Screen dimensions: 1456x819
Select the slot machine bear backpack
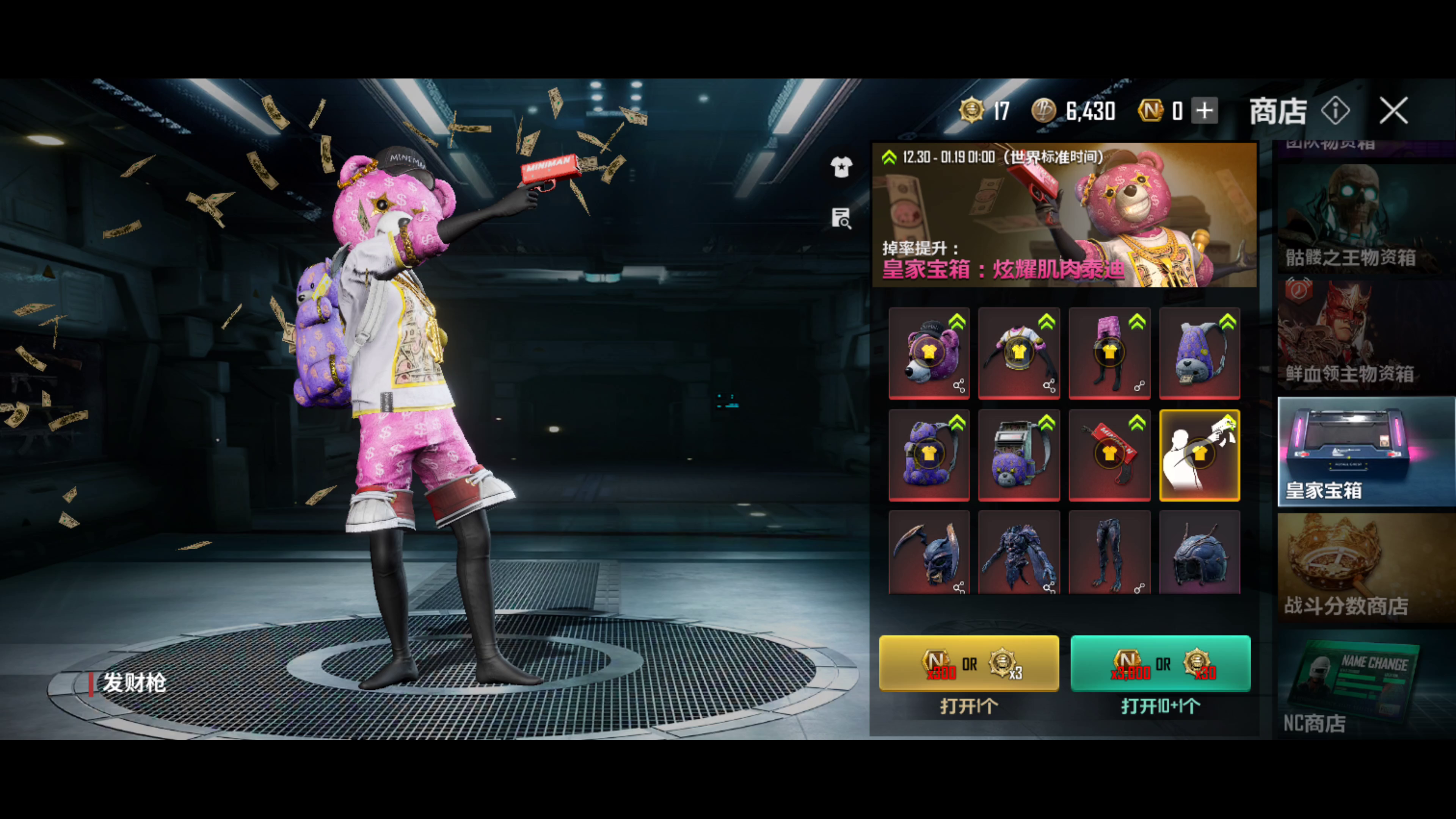[x=1018, y=455]
